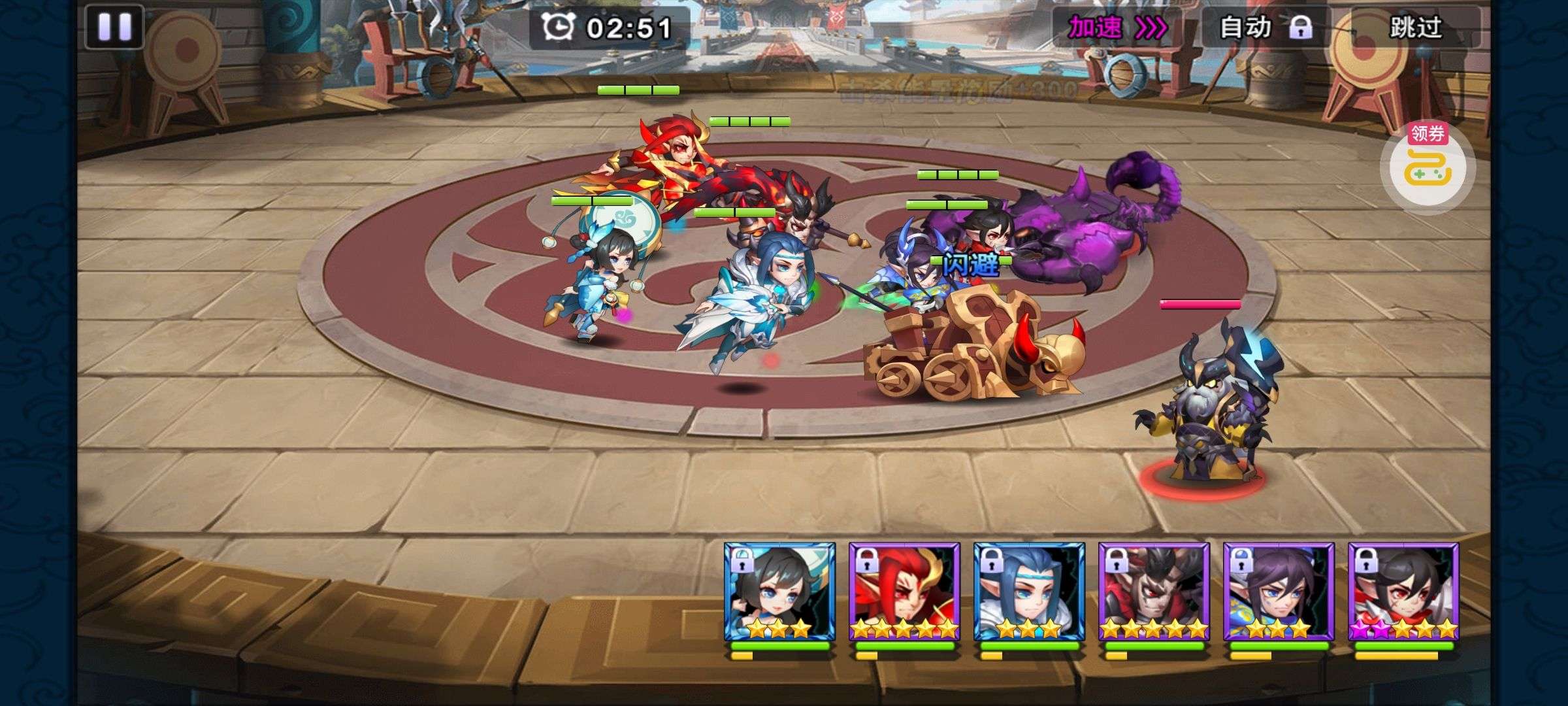Viewport: 1568px width, 706px height.
Task: Activate the 加速 speed-up button
Action: pyautogui.click(x=1116, y=28)
